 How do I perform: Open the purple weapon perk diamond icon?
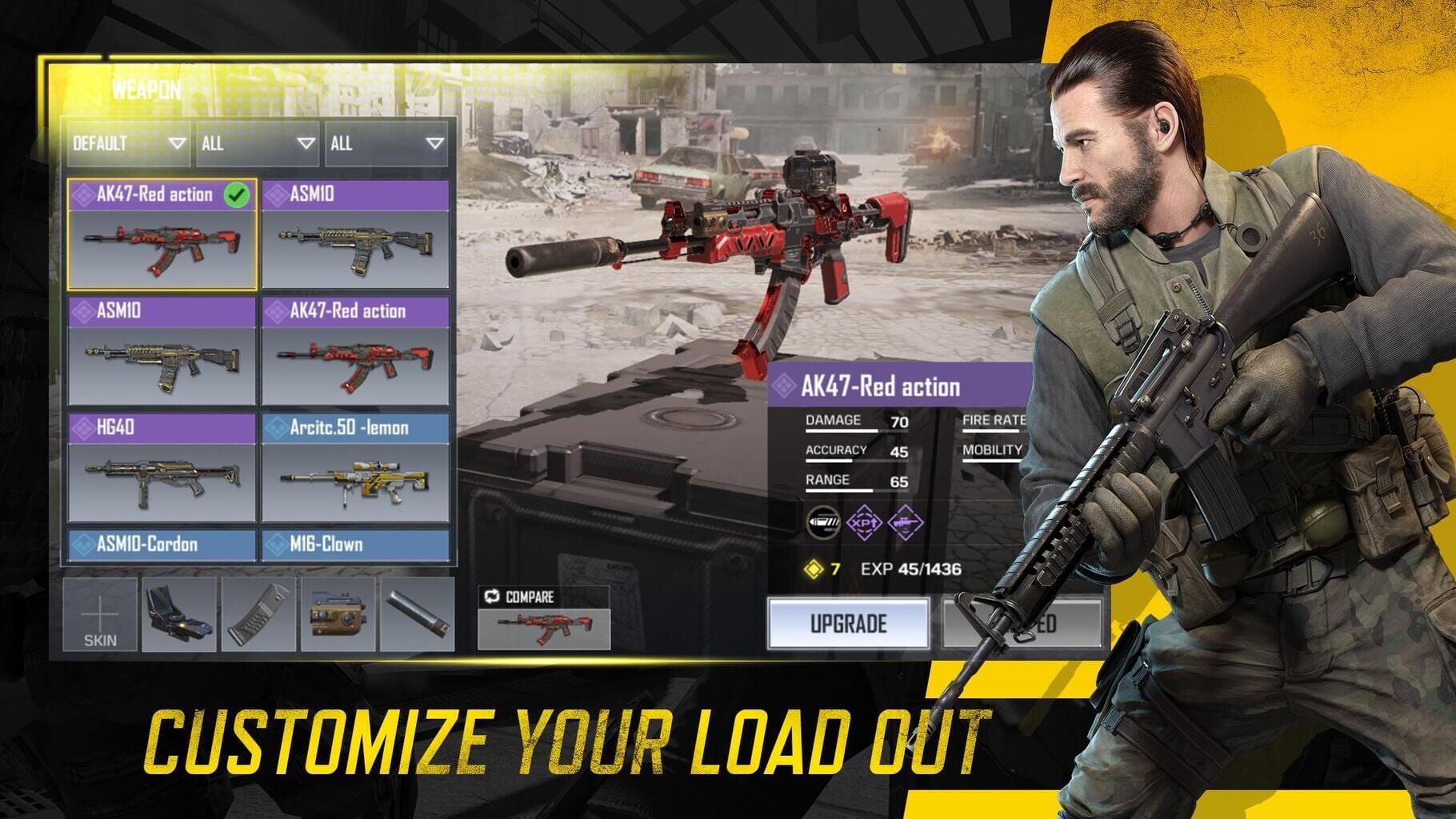pos(905,524)
